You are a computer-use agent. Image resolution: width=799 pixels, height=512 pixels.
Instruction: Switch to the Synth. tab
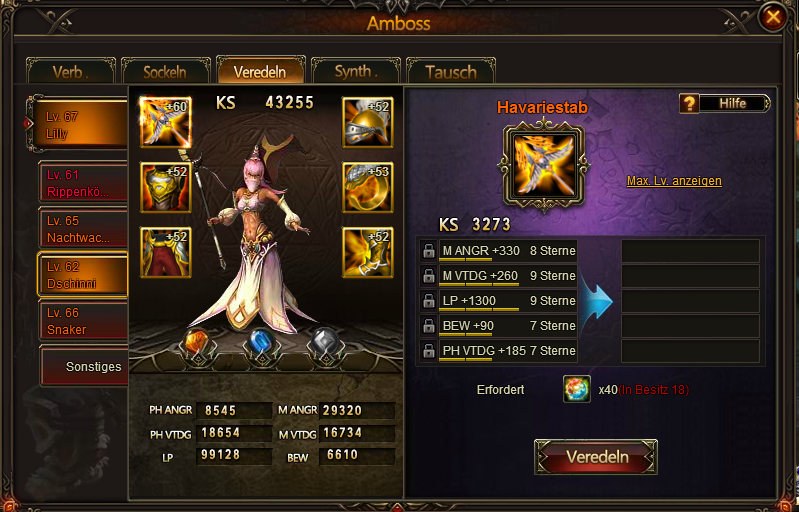[x=355, y=72]
